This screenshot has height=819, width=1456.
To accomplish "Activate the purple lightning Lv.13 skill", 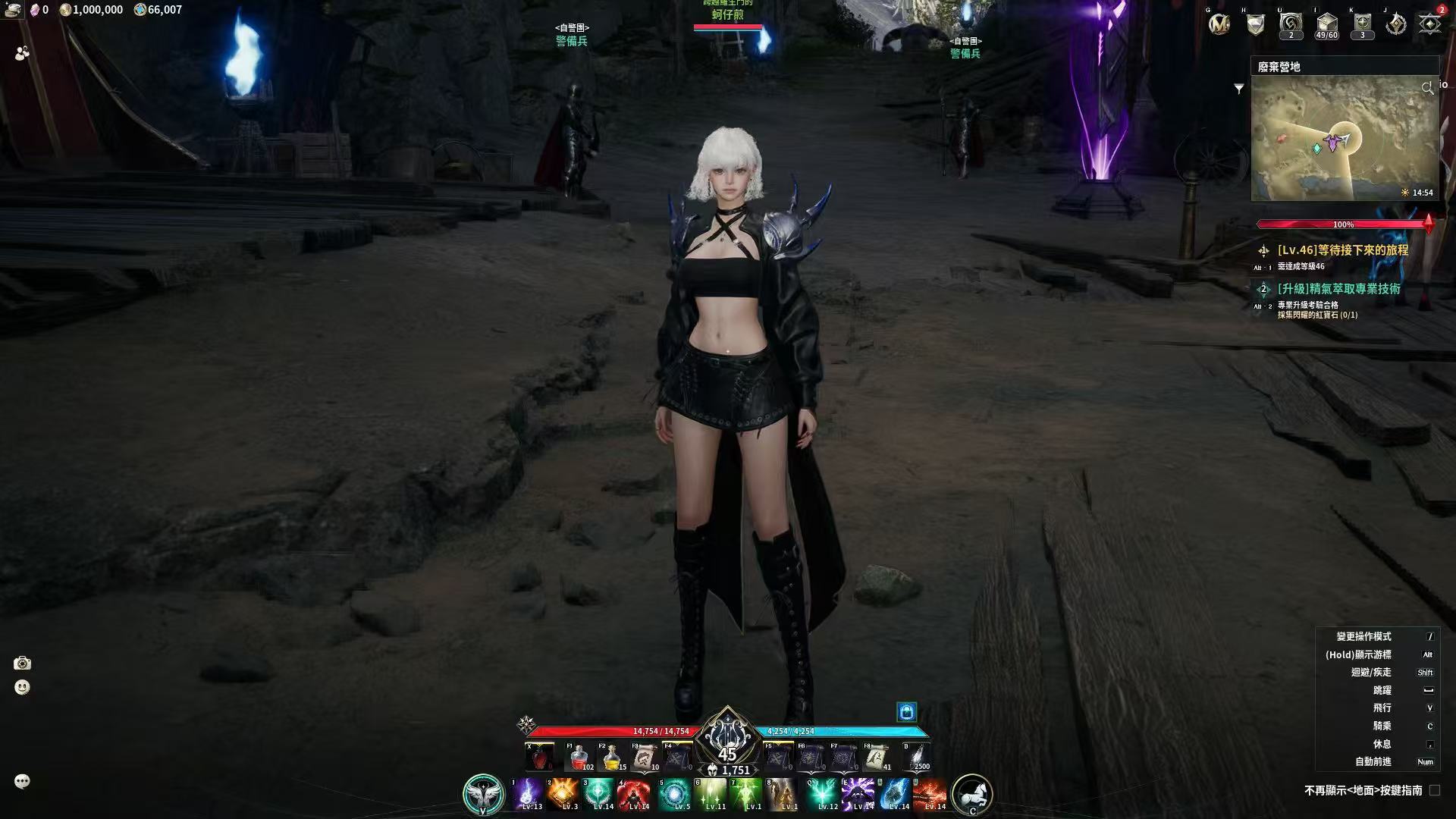I will tap(527, 793).
